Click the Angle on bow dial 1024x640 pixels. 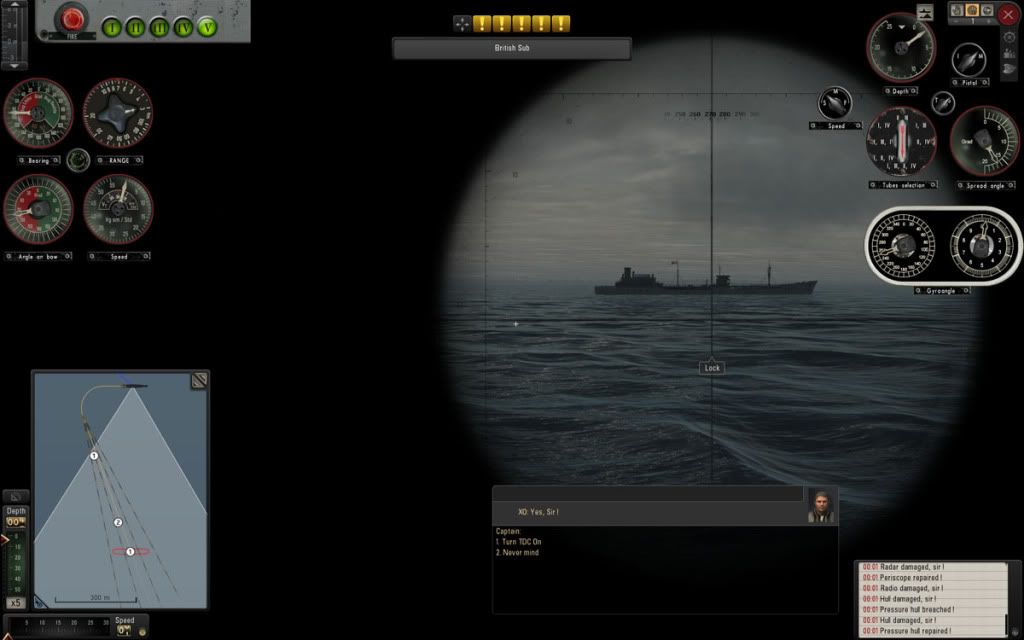coord(38,209)
